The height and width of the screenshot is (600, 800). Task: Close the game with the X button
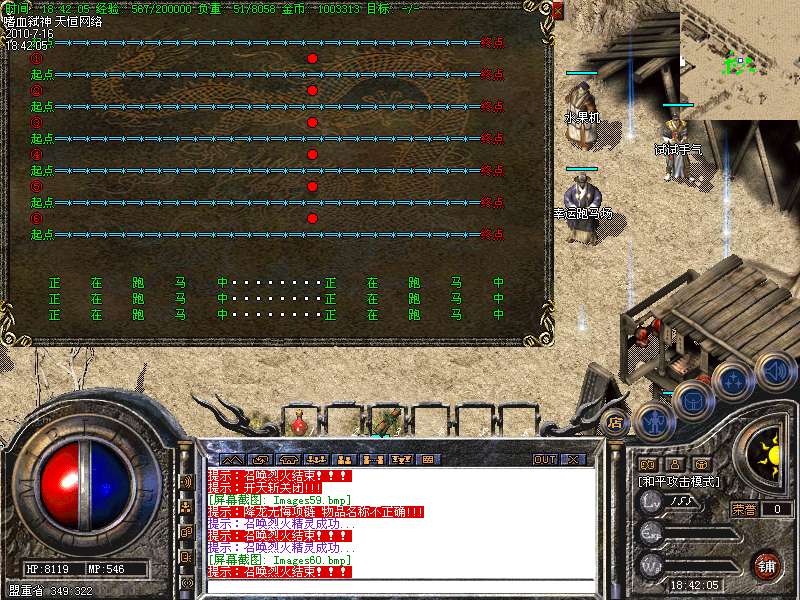[573, 459]
